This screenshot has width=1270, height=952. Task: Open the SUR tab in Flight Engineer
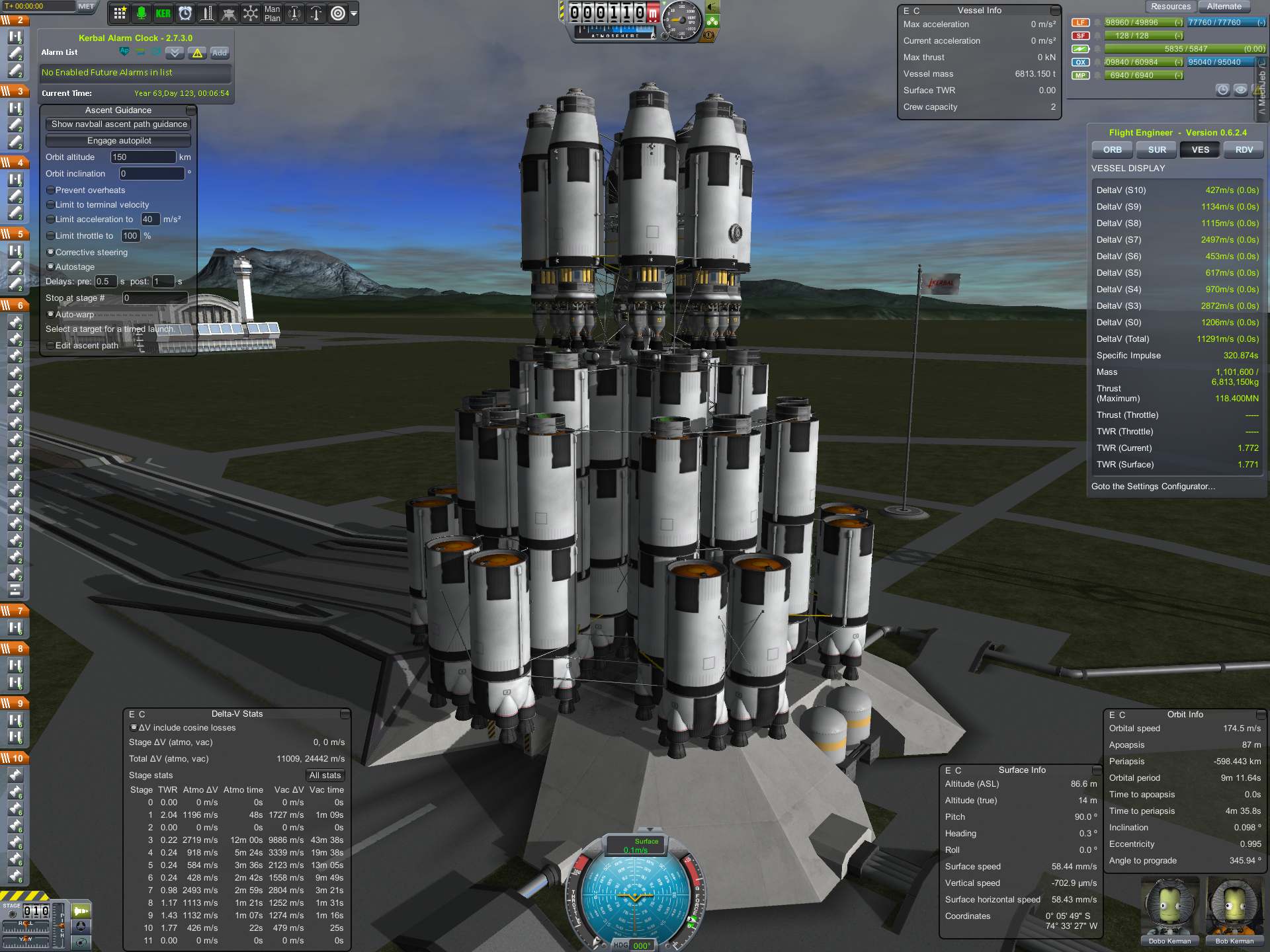1157,150
